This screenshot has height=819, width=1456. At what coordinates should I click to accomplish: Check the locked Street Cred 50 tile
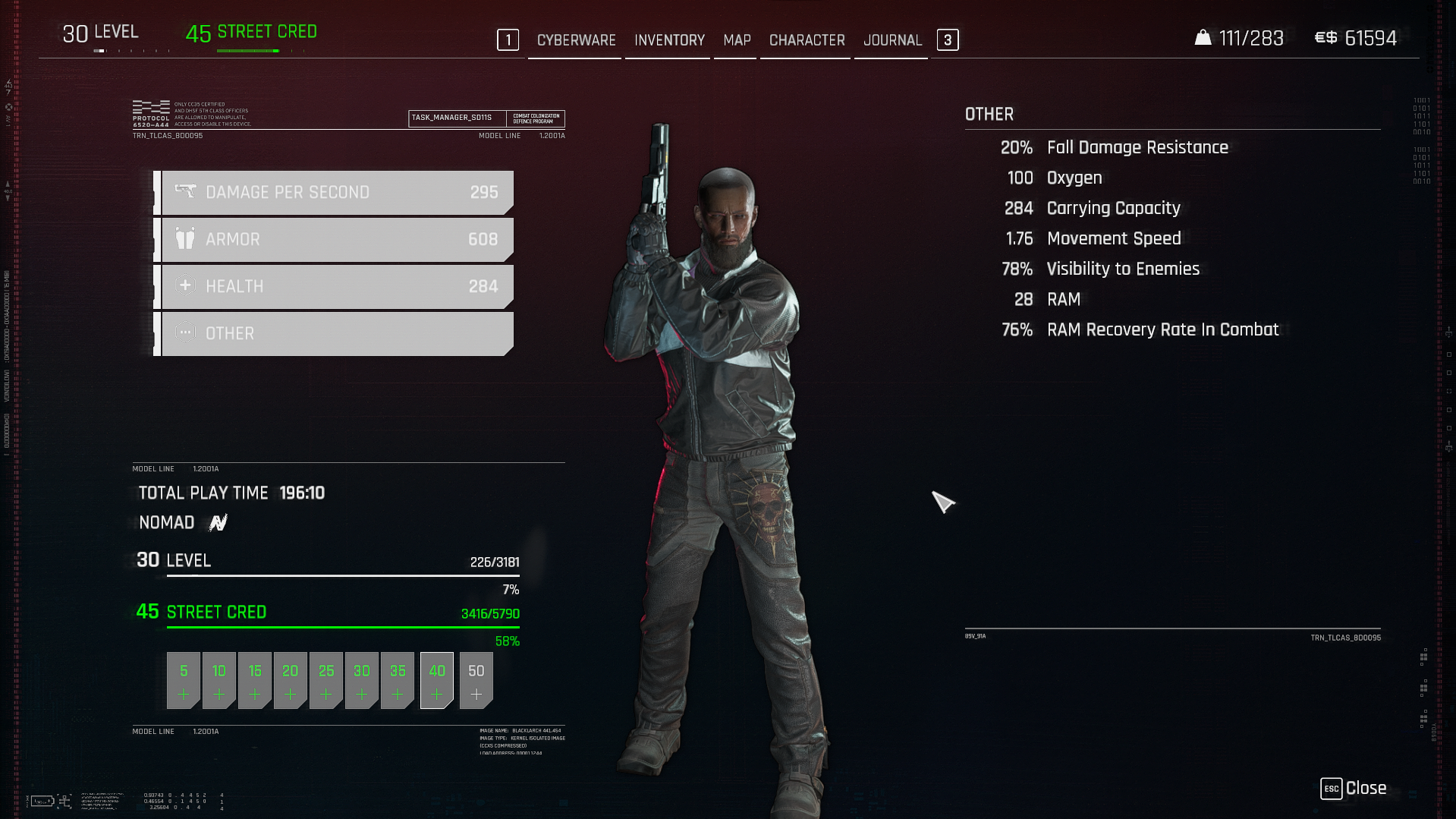476,680
